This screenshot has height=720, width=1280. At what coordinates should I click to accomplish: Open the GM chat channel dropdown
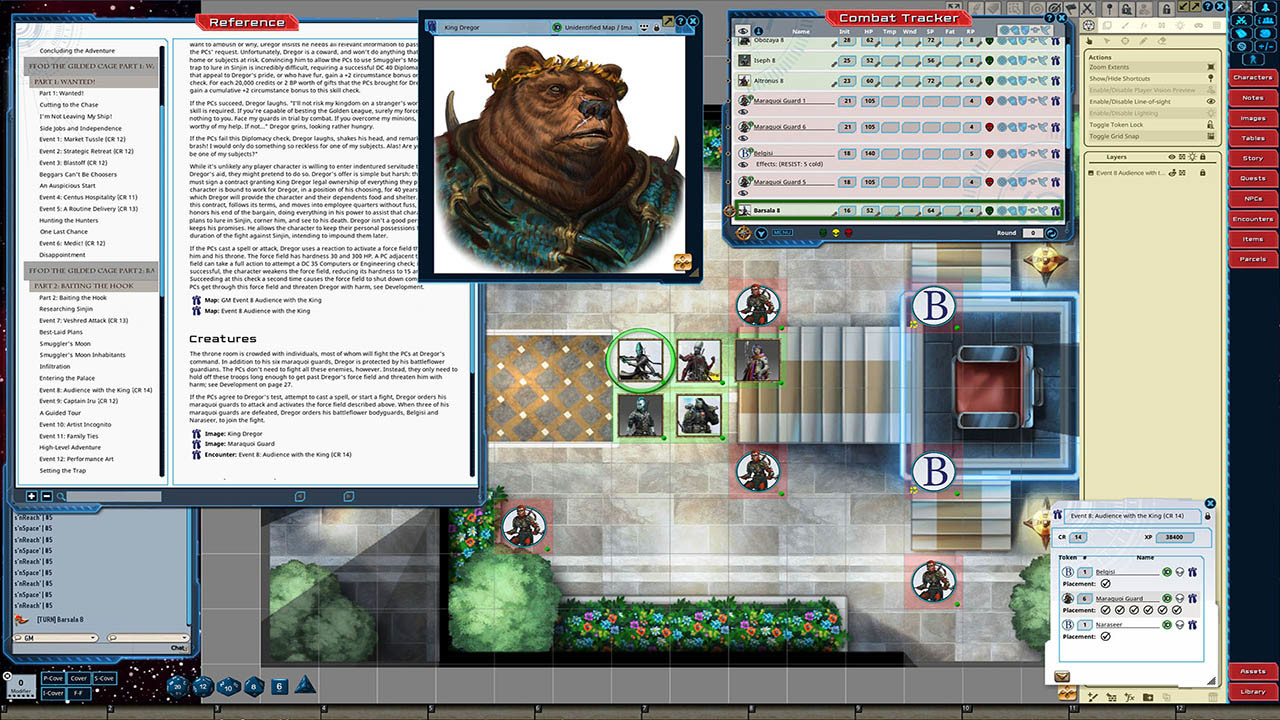click(93, 637)
